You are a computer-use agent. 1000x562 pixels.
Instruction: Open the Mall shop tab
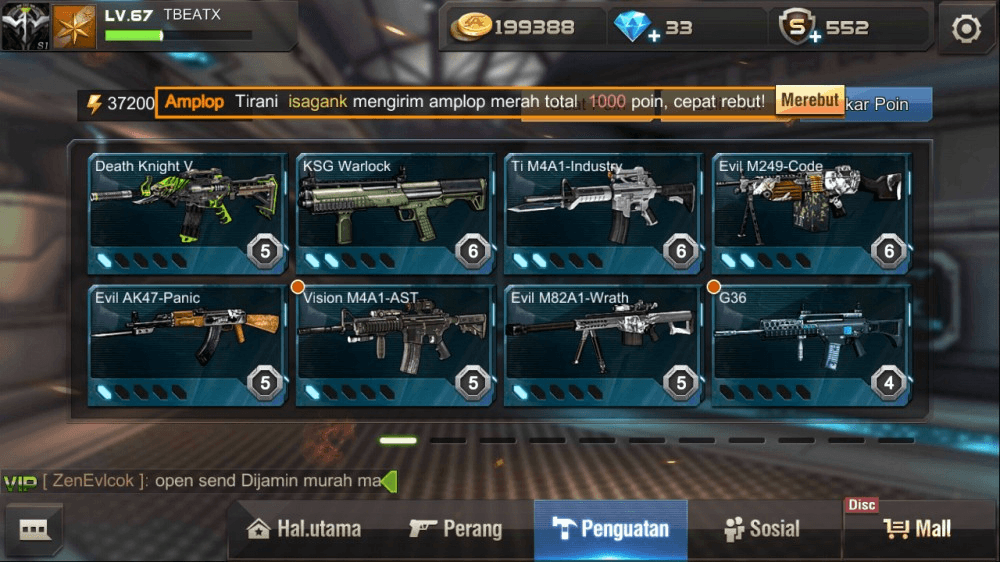pyautogui.click(x=918, y=529)
